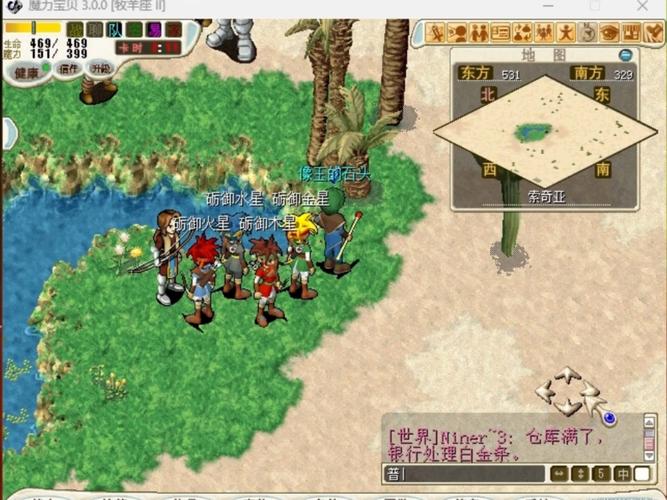The height and width of the screenshot is (500, 667).
Task: Select the white chat color swatch
Action: tap(642, 473)
